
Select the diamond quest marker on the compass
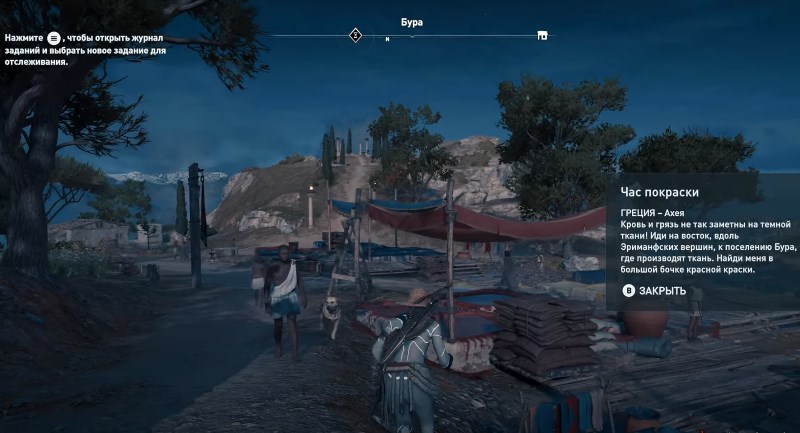pyautogui.click(x=354, y=36)
